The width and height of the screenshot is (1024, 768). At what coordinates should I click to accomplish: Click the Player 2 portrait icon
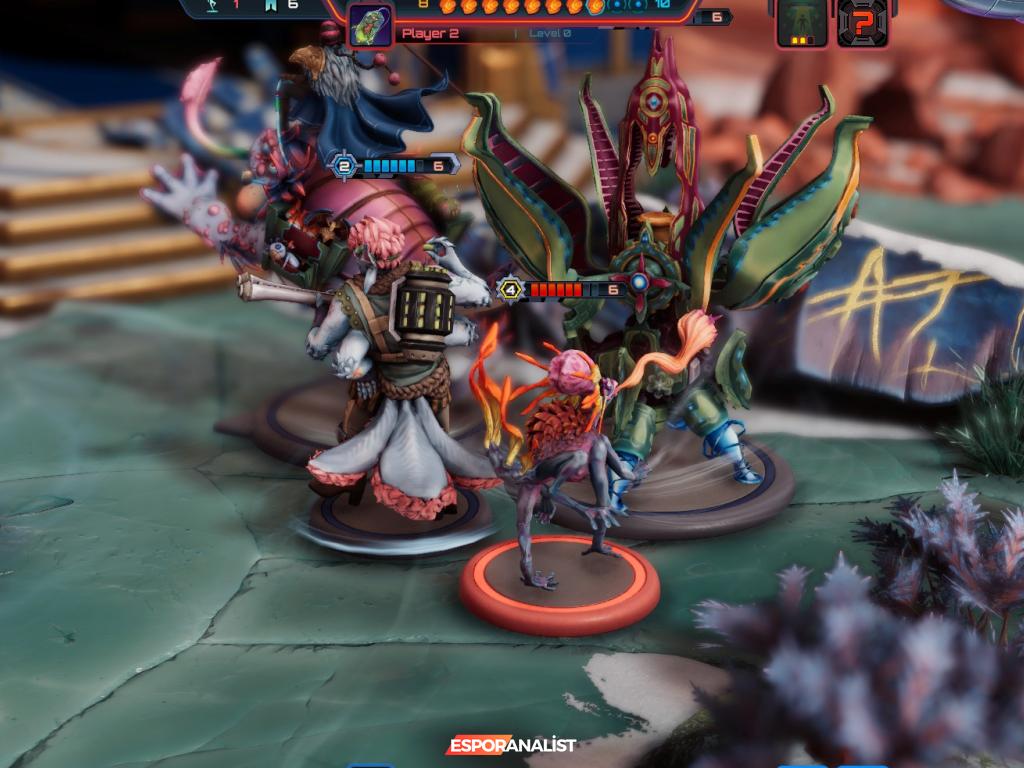[370, 25]
